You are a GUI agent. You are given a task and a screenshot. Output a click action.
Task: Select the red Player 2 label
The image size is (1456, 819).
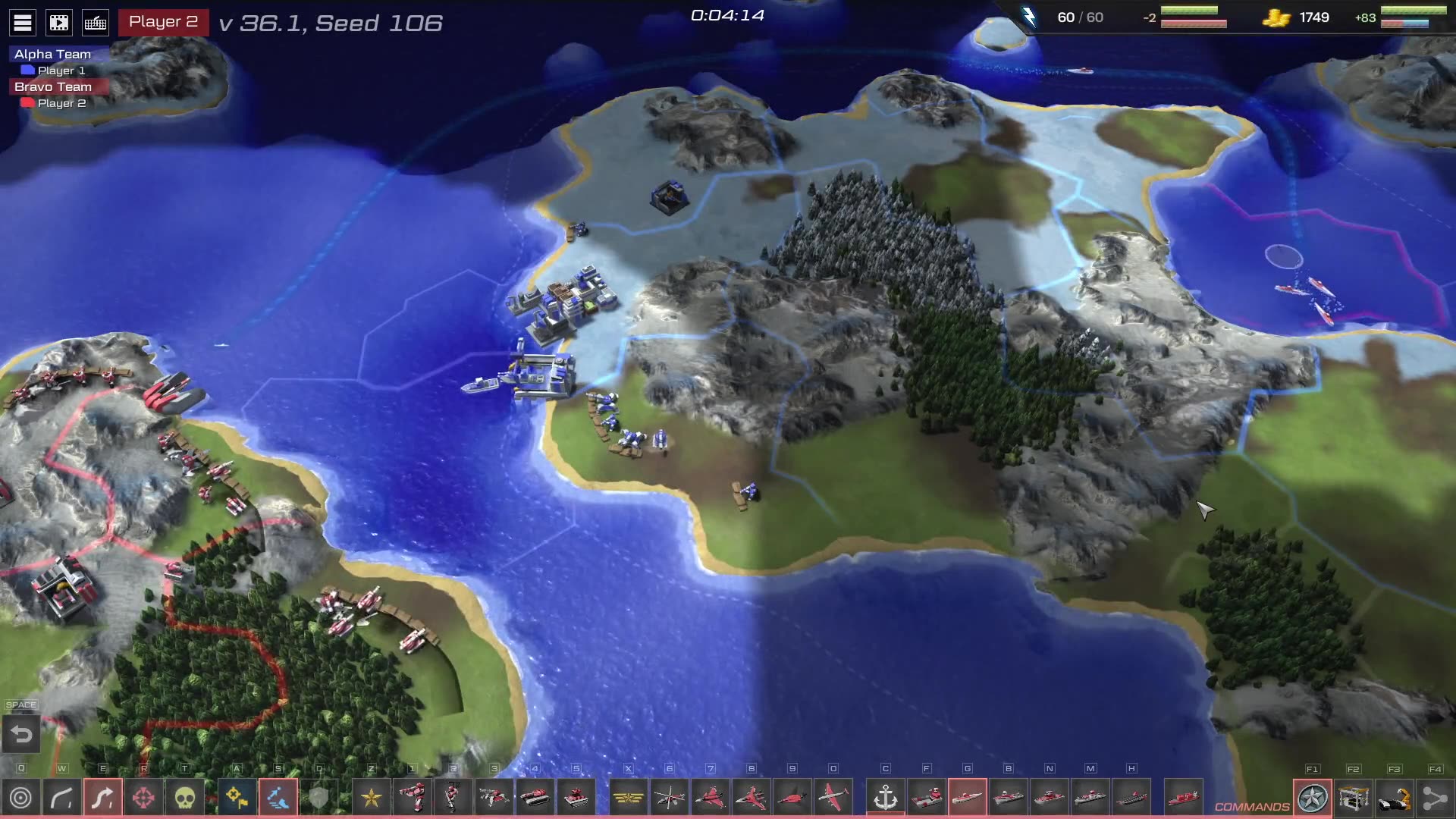click(x=163, y=22)
